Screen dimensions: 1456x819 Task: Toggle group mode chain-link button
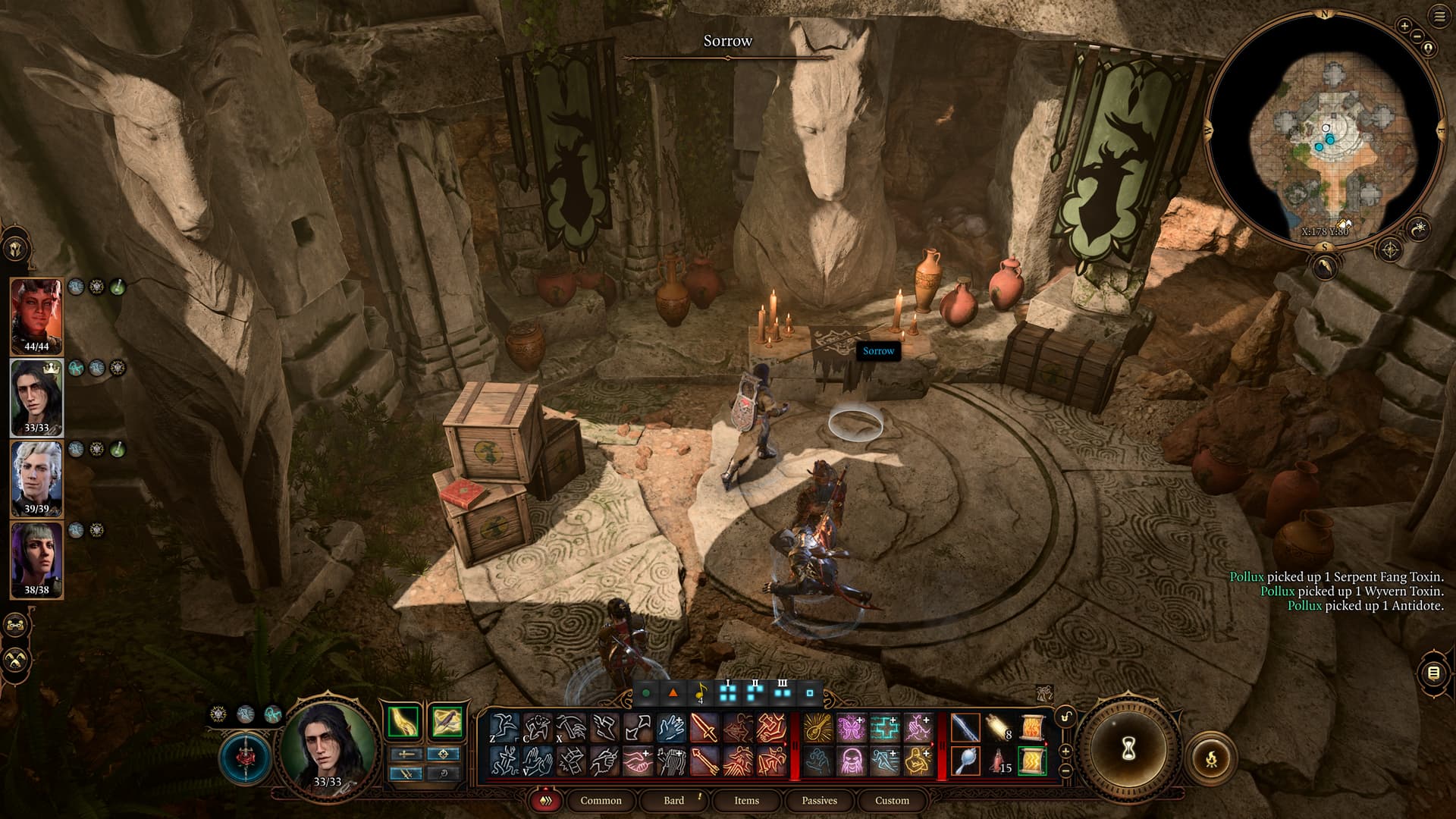click(16, 626)
